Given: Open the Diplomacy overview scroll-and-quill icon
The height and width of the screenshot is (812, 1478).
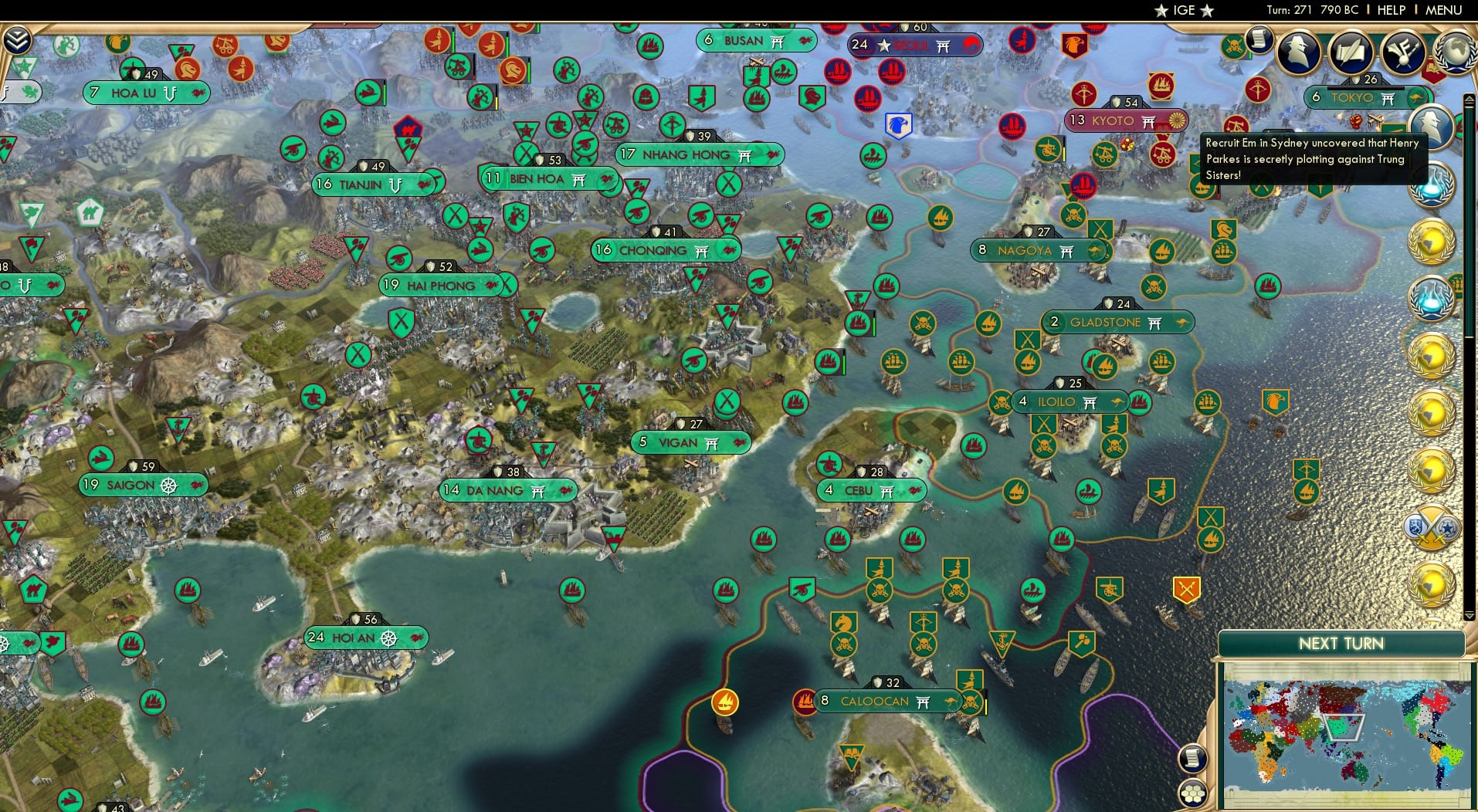Looking at the screenshot, I should pyautogui.click(x=1350, y=52).
